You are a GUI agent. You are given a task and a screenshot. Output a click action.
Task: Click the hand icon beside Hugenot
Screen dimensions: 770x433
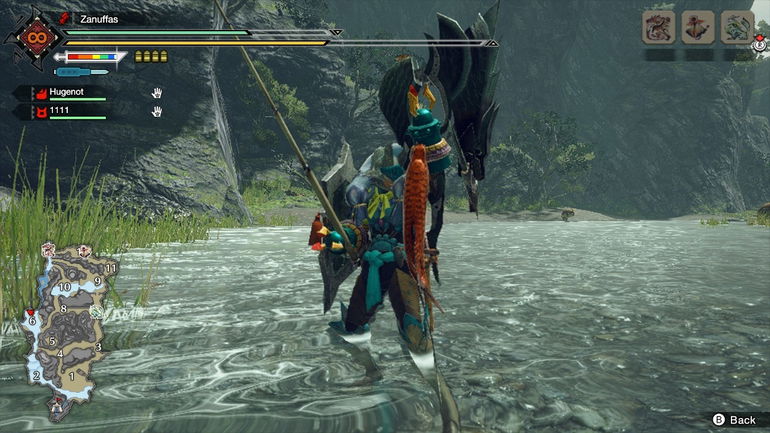[x=157, y=93]
